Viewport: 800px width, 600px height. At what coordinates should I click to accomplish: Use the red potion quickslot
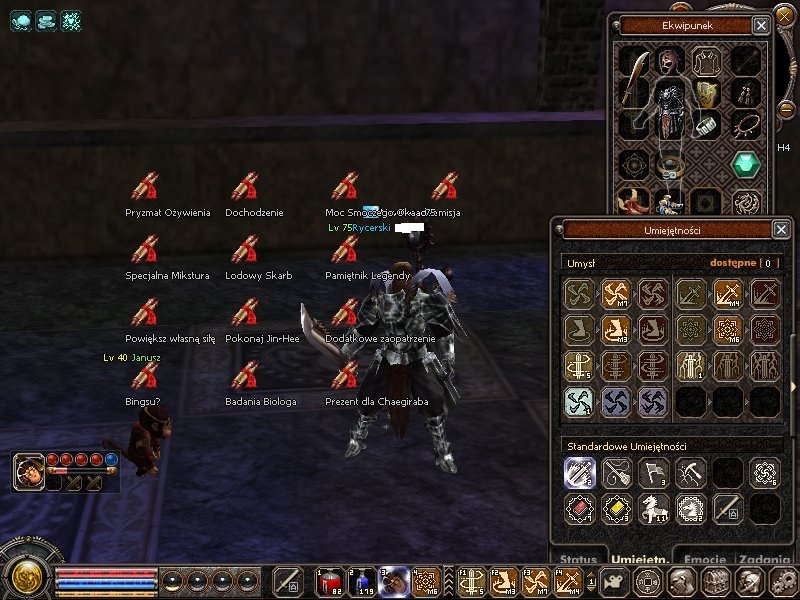click(329, 581)
